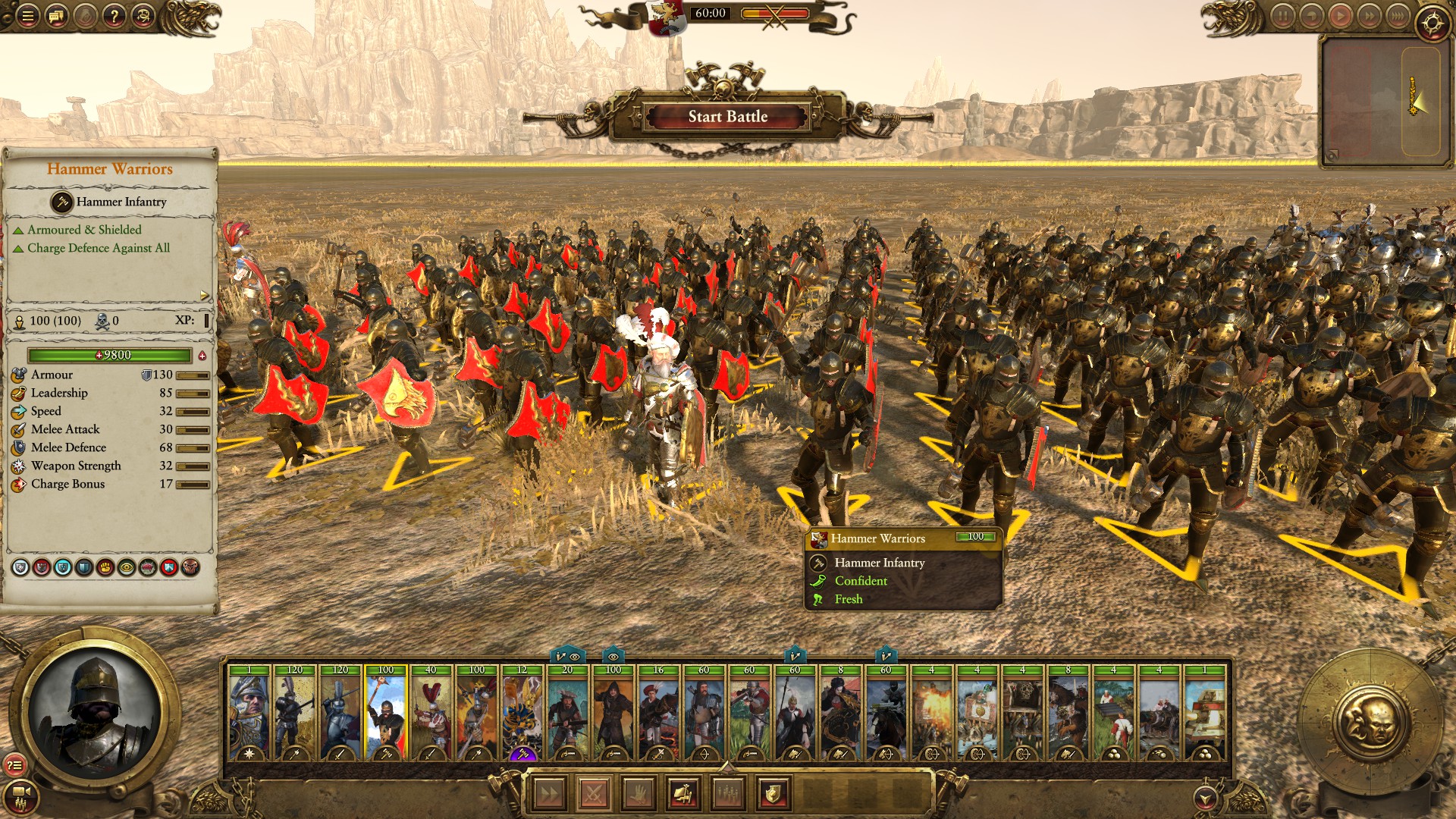Open the chat window
Image resolution: width=1456 pixels, height=819 pixels.
pos(57,16)
